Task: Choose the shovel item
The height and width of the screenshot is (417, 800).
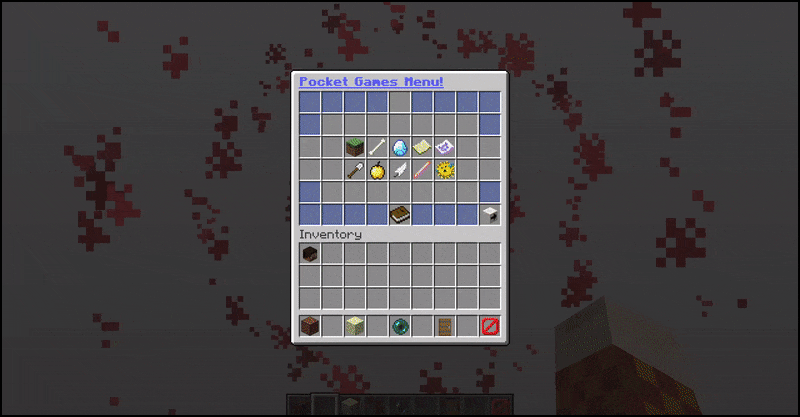Action: (355, 170)
